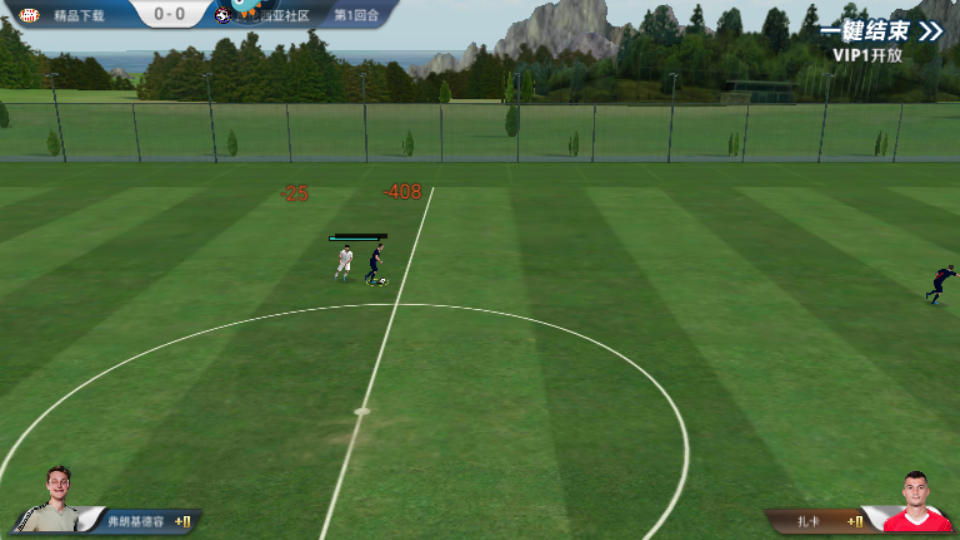
Task: Click the 精品下载 team badge
Action: pyautogui.click(x=29, y=15)
